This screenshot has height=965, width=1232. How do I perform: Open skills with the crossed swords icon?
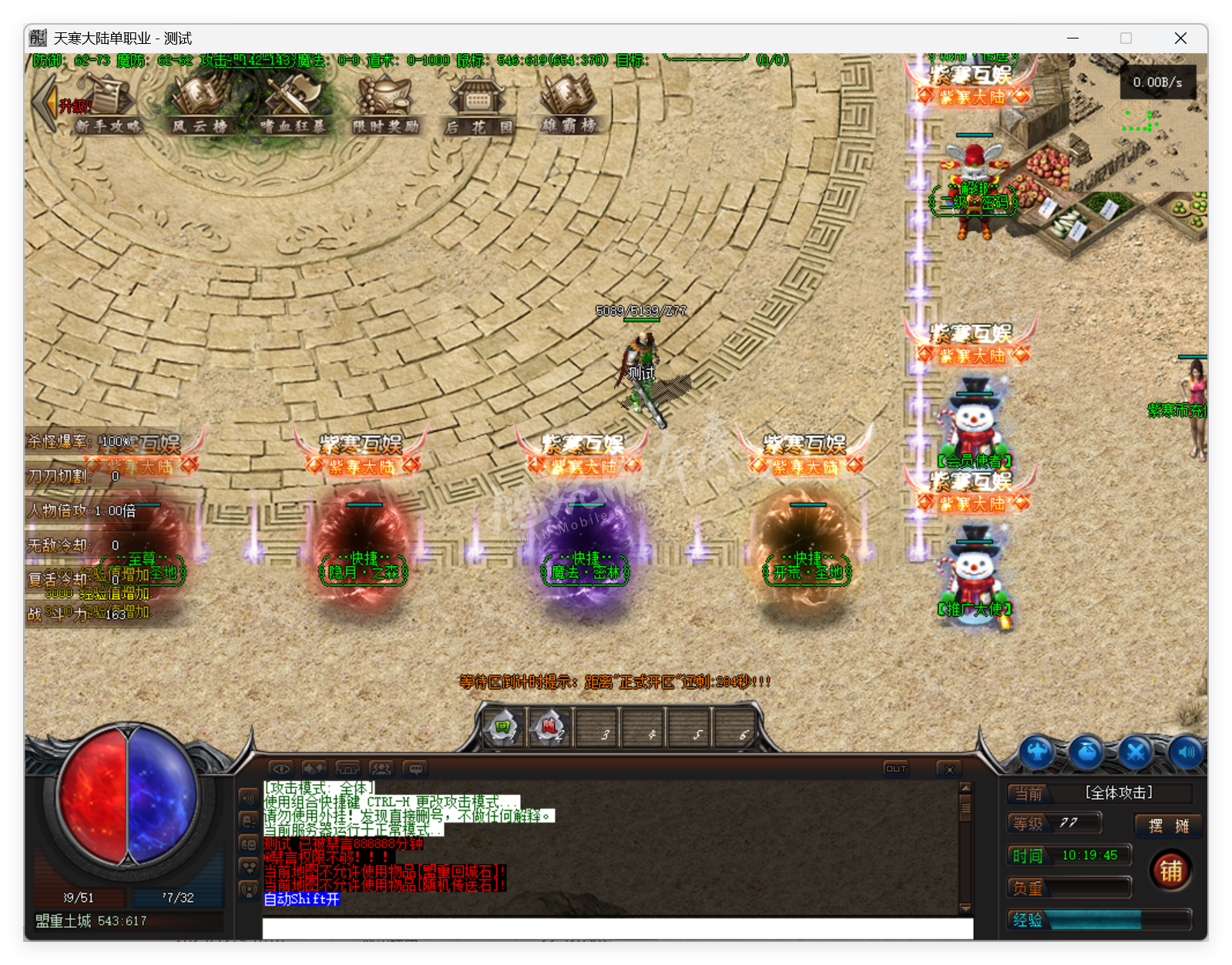click(1136, 752)
